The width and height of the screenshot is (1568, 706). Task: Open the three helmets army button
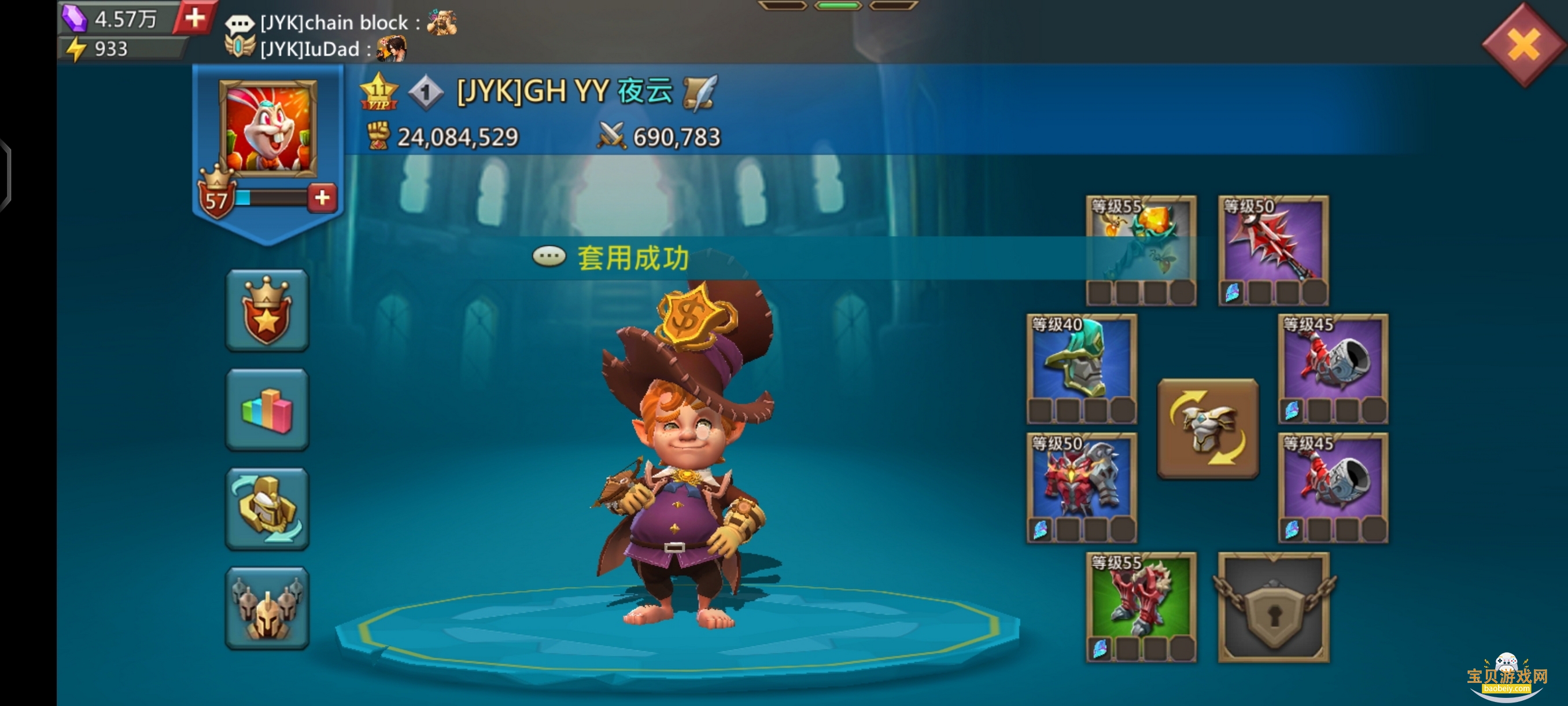267,608
